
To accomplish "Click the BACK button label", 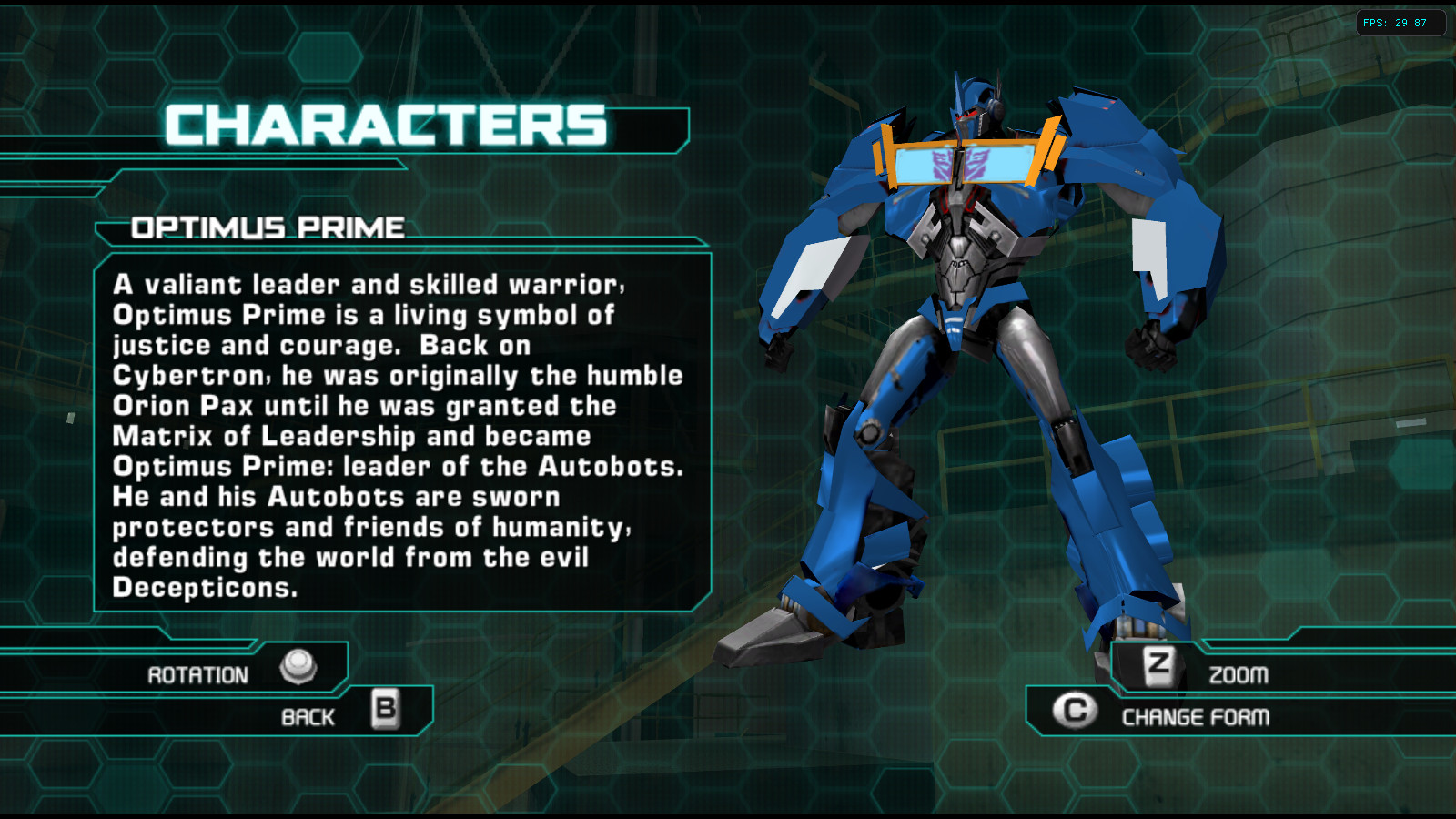I will click(x=308, y=716).
